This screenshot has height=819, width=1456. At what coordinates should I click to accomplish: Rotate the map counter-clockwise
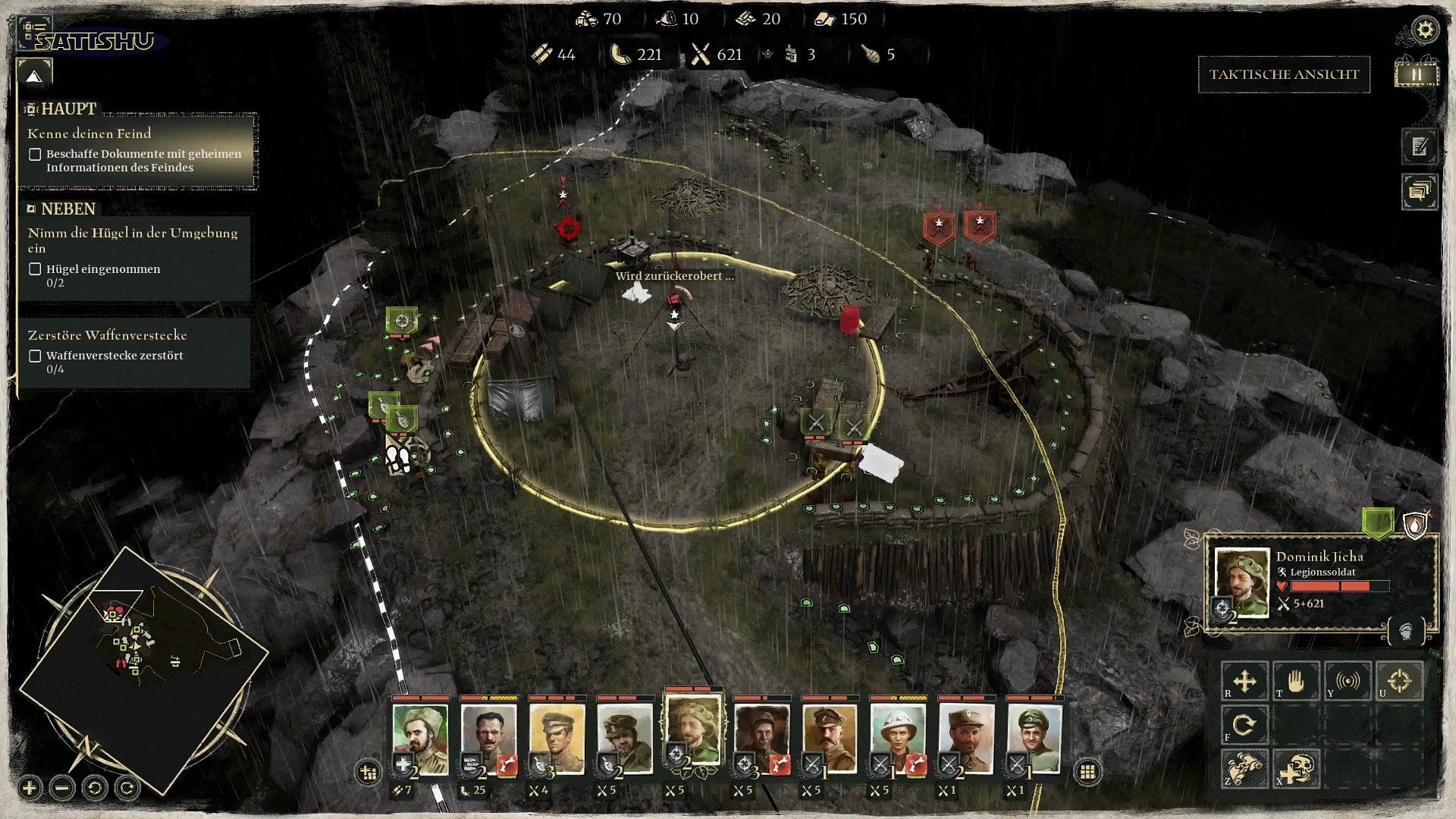[95, 788]
